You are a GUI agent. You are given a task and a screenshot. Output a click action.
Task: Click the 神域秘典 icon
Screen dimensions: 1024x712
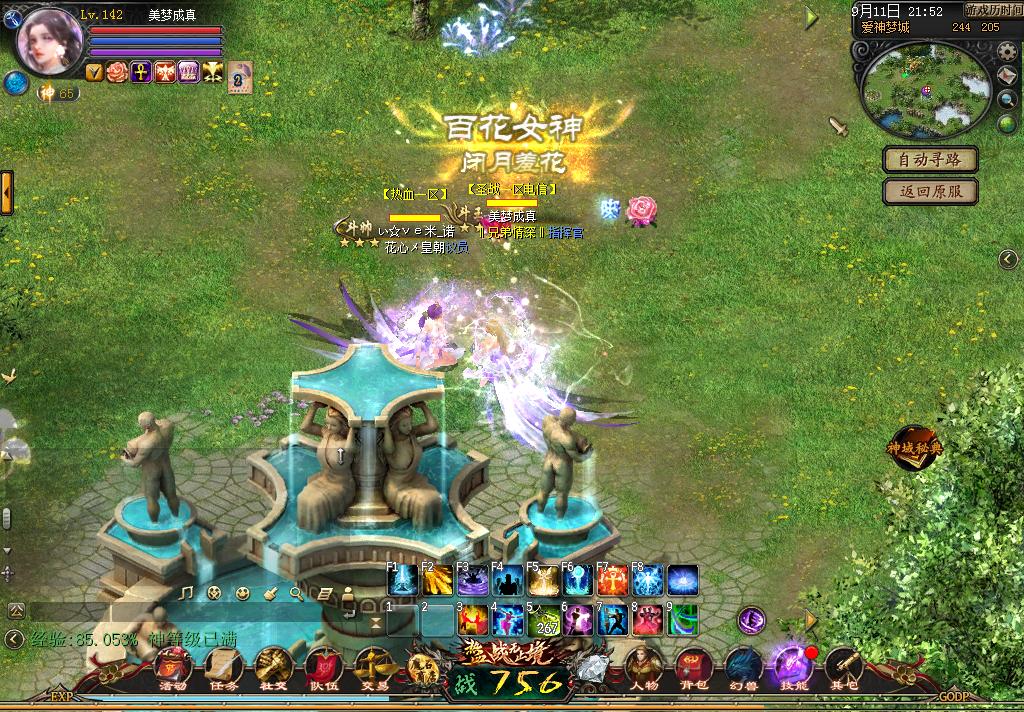point(915,447)
